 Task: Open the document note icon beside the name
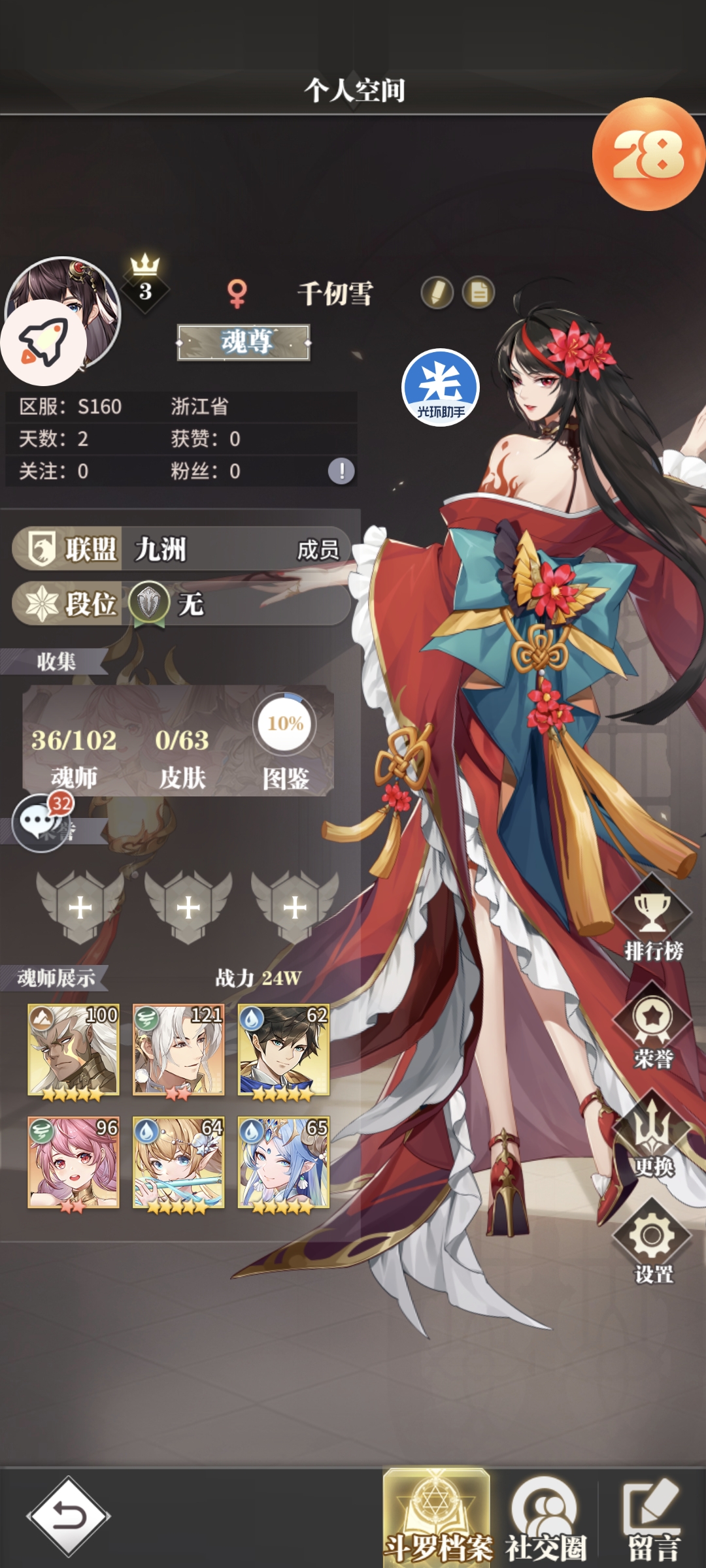point(479,293)
